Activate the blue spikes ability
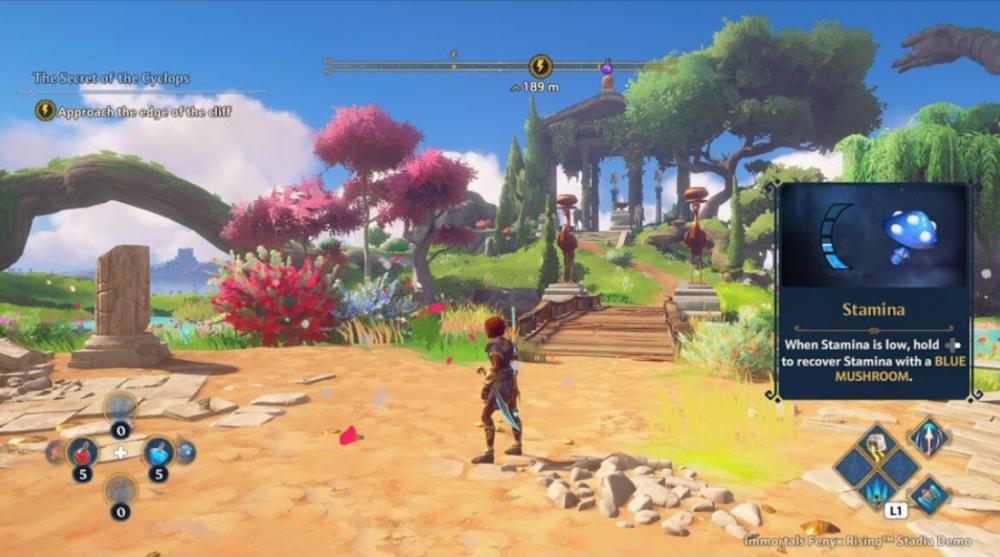1000x557 pixels. click(877, 490)
